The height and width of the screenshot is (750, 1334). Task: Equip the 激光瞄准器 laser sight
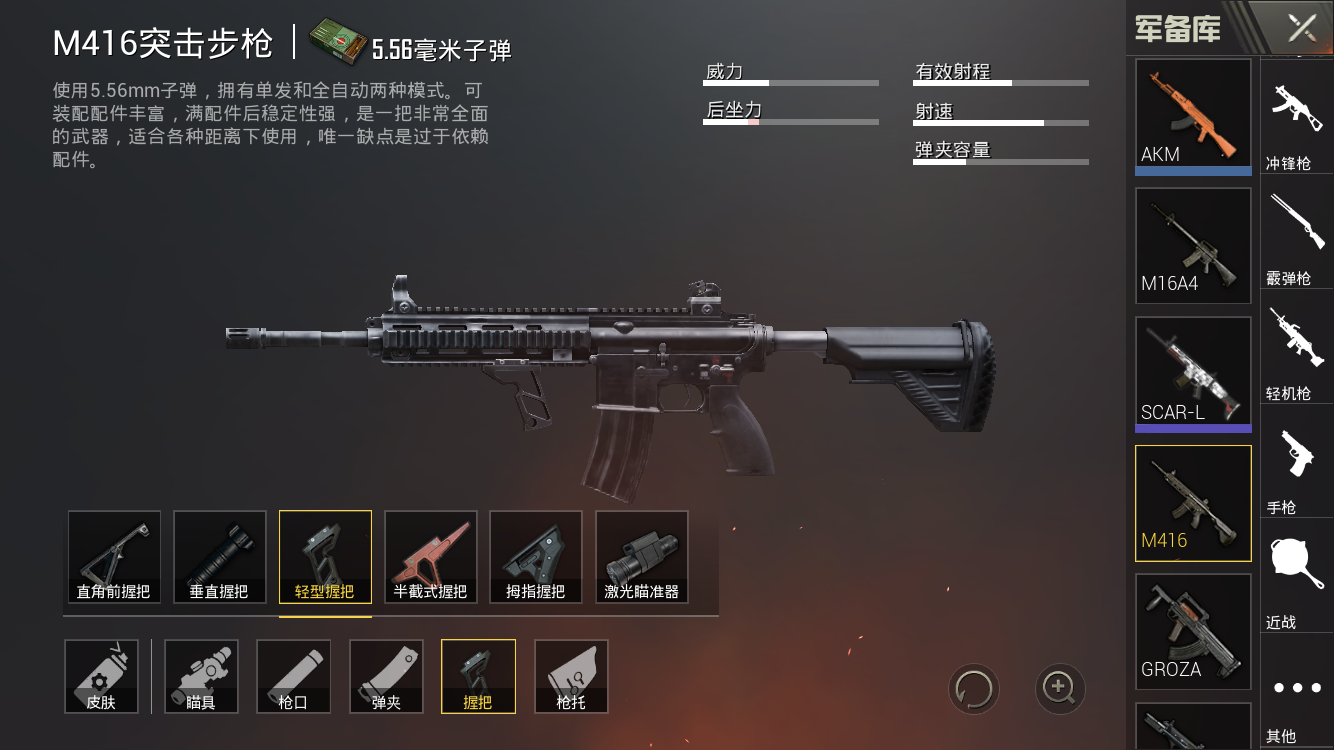(x=641, y=556)
